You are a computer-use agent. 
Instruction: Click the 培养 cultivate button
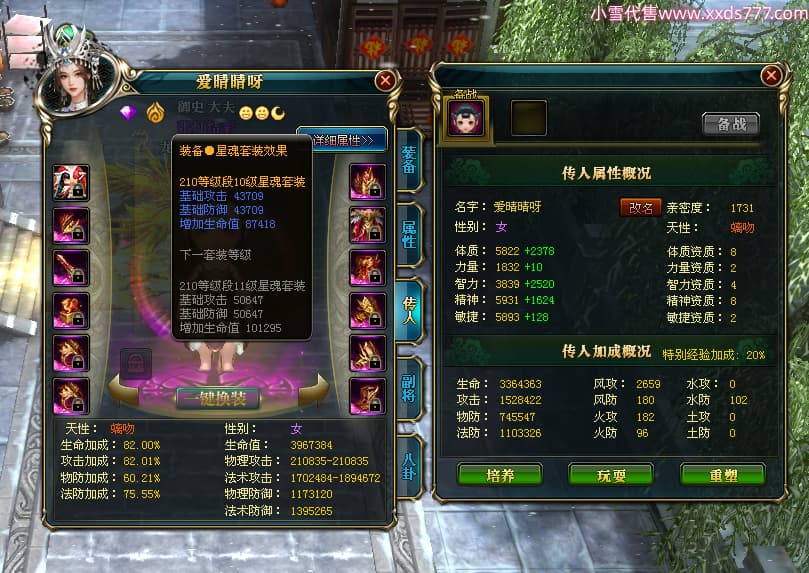500,475
